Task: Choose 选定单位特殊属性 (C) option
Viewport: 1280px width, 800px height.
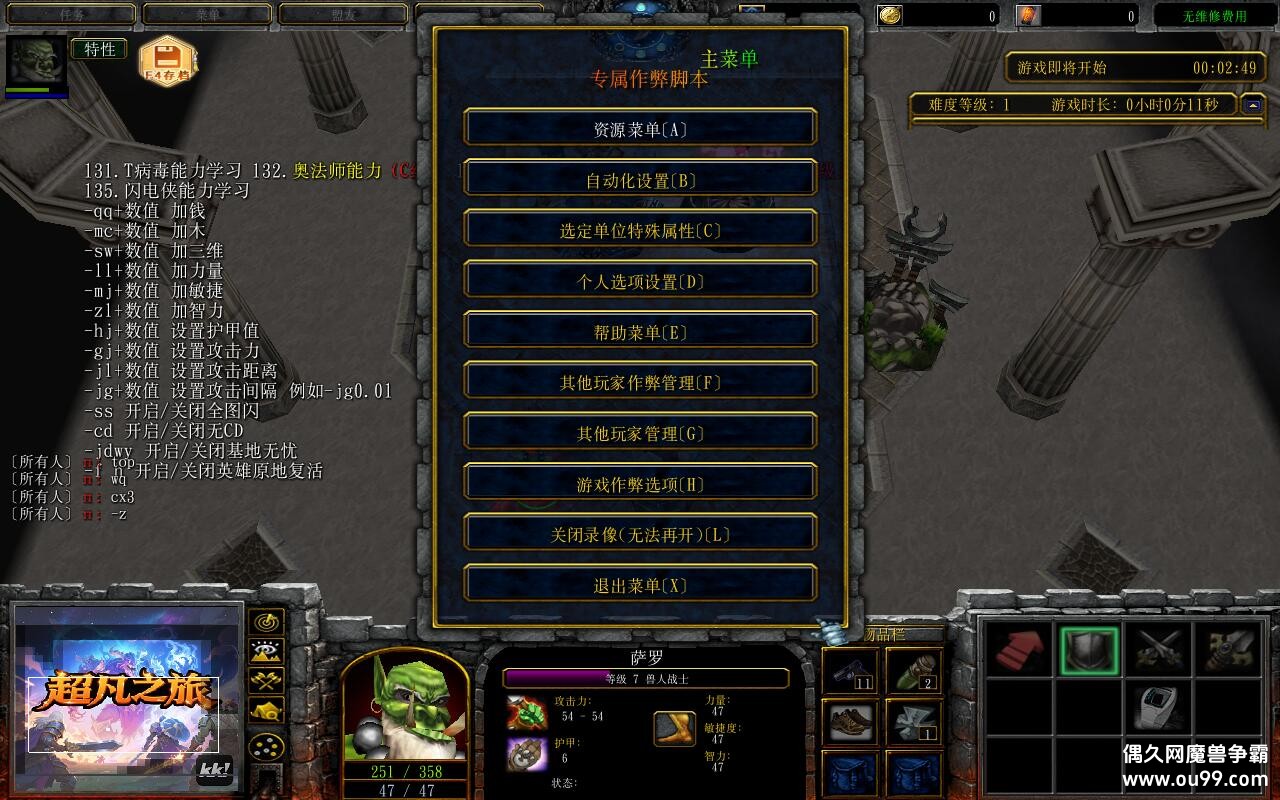Action: click(x=640, y=231)
